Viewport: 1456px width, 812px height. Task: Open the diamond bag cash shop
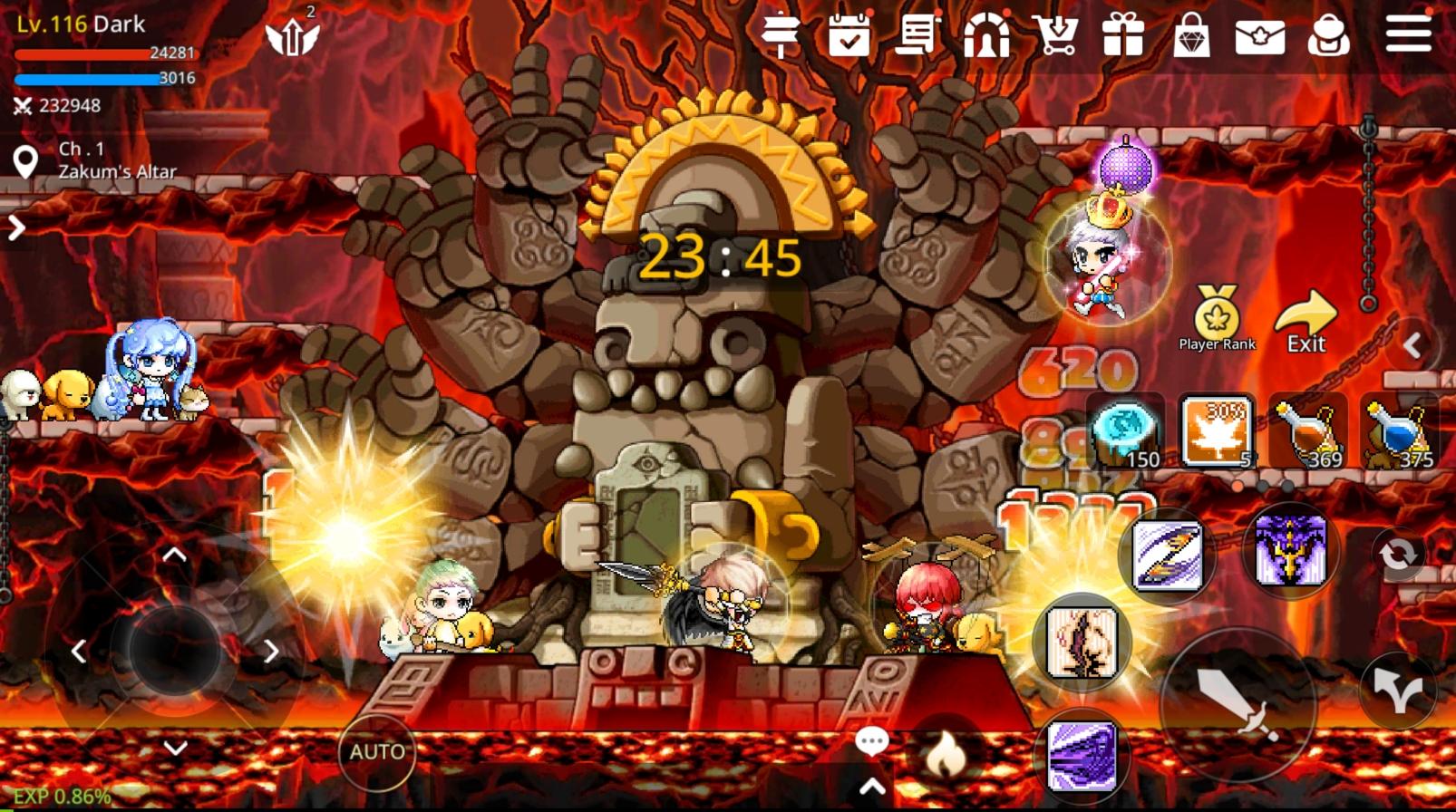tap(1191, 37)
